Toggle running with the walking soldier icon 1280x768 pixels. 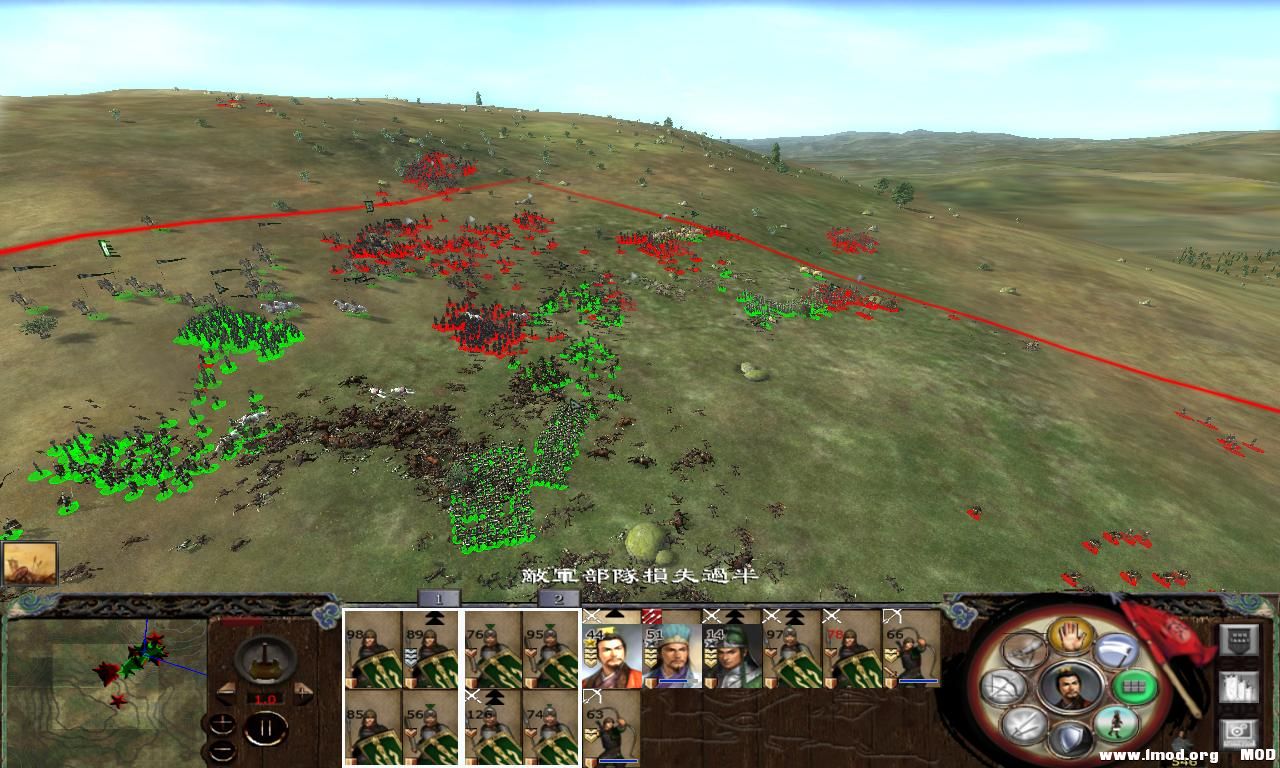[x=1117, y=724]
